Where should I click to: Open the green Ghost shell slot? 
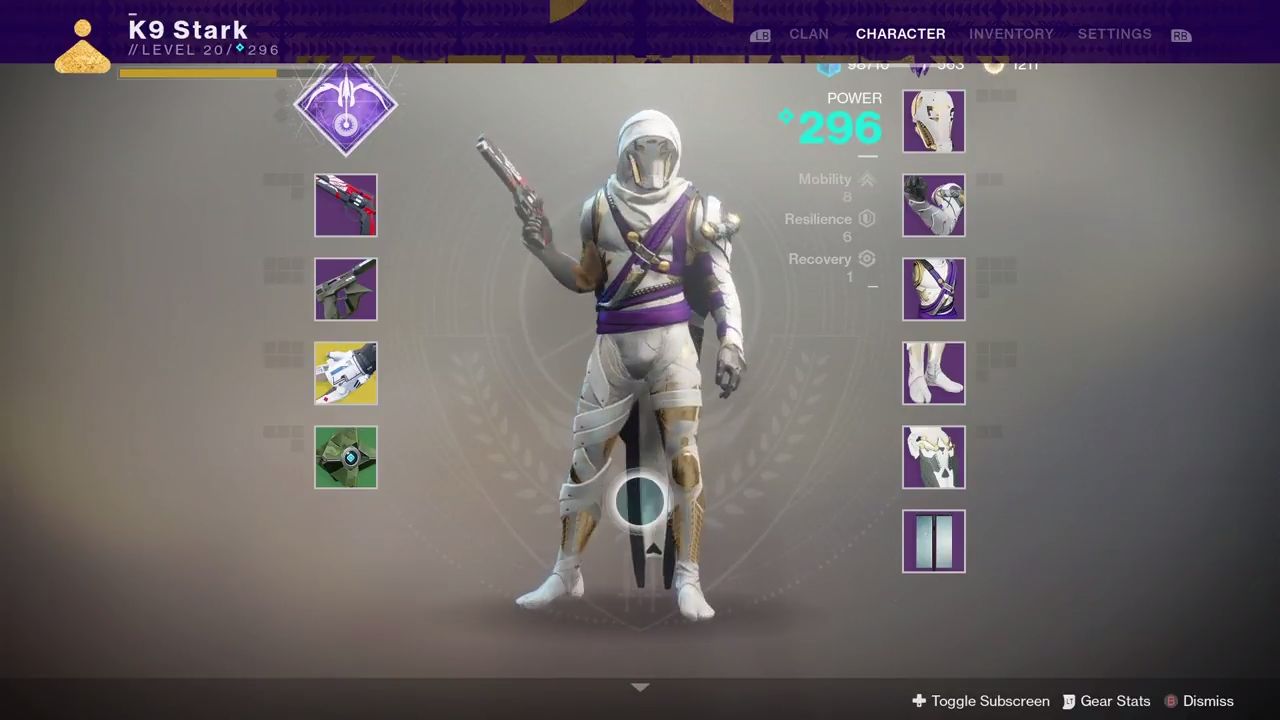pyautogui.click(x=346, y=457)
